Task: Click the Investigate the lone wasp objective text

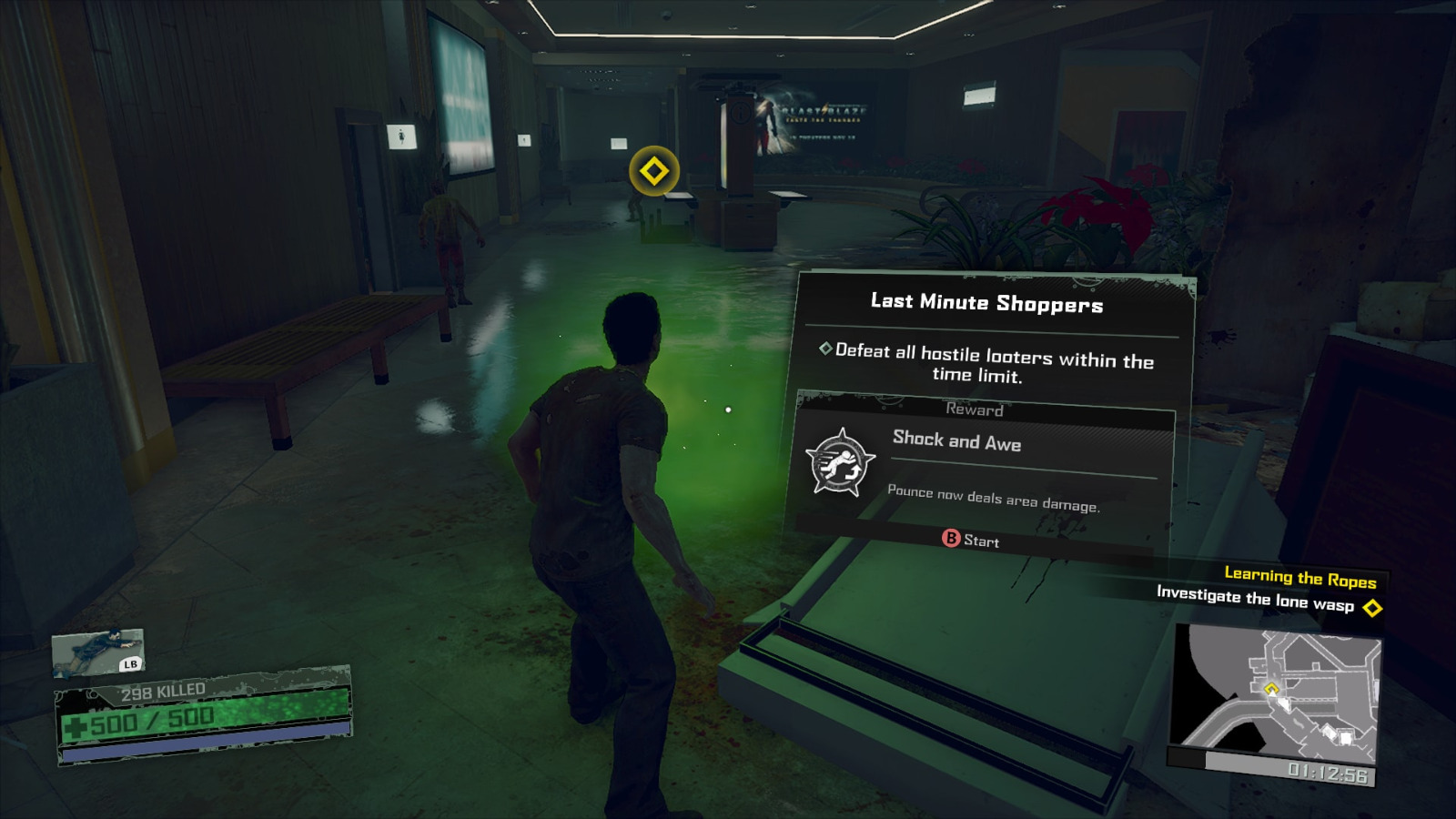Action: point(1253,602)
